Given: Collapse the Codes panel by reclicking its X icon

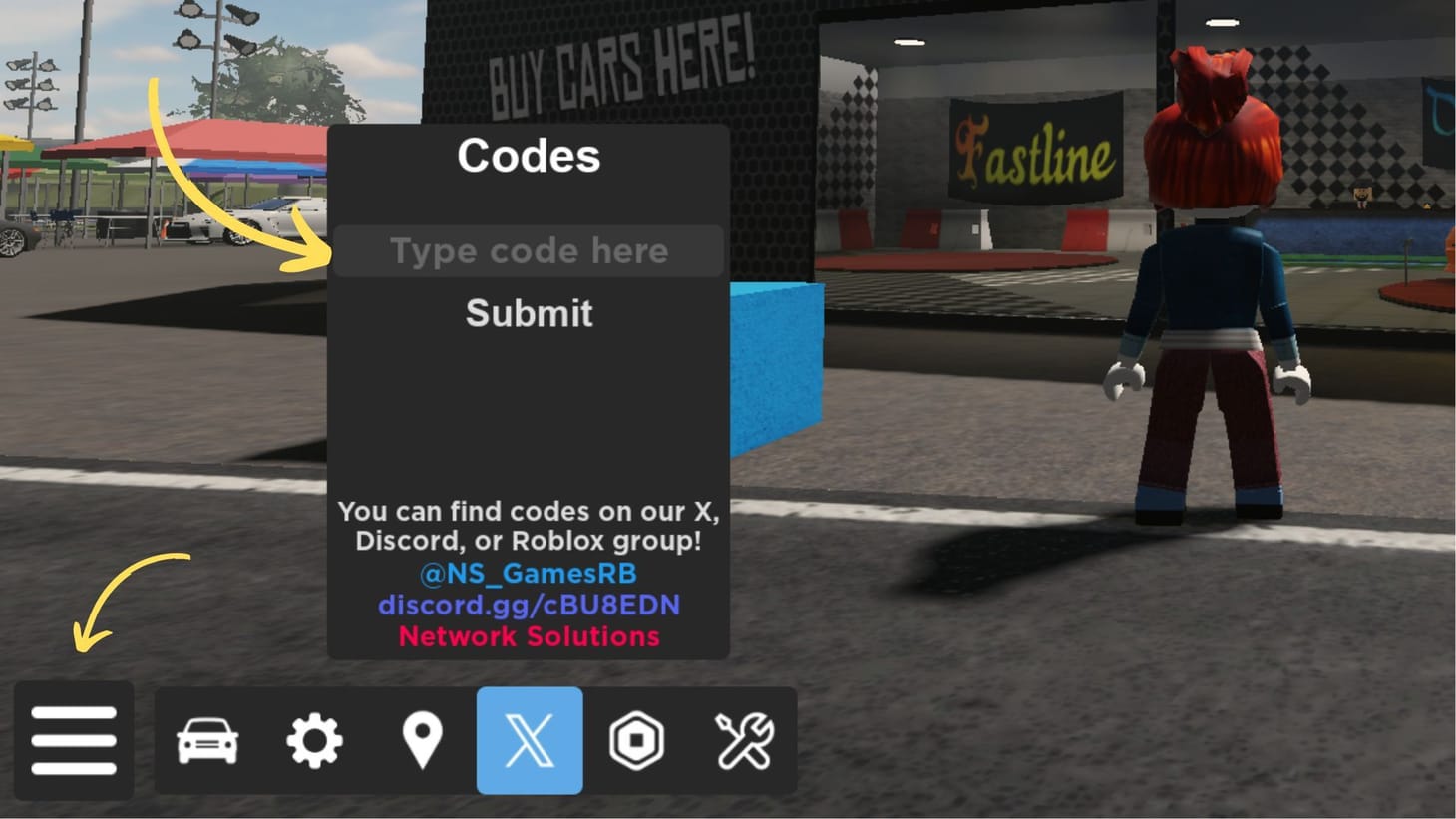Looking at the screenshot, I should (x=530, y=742).
